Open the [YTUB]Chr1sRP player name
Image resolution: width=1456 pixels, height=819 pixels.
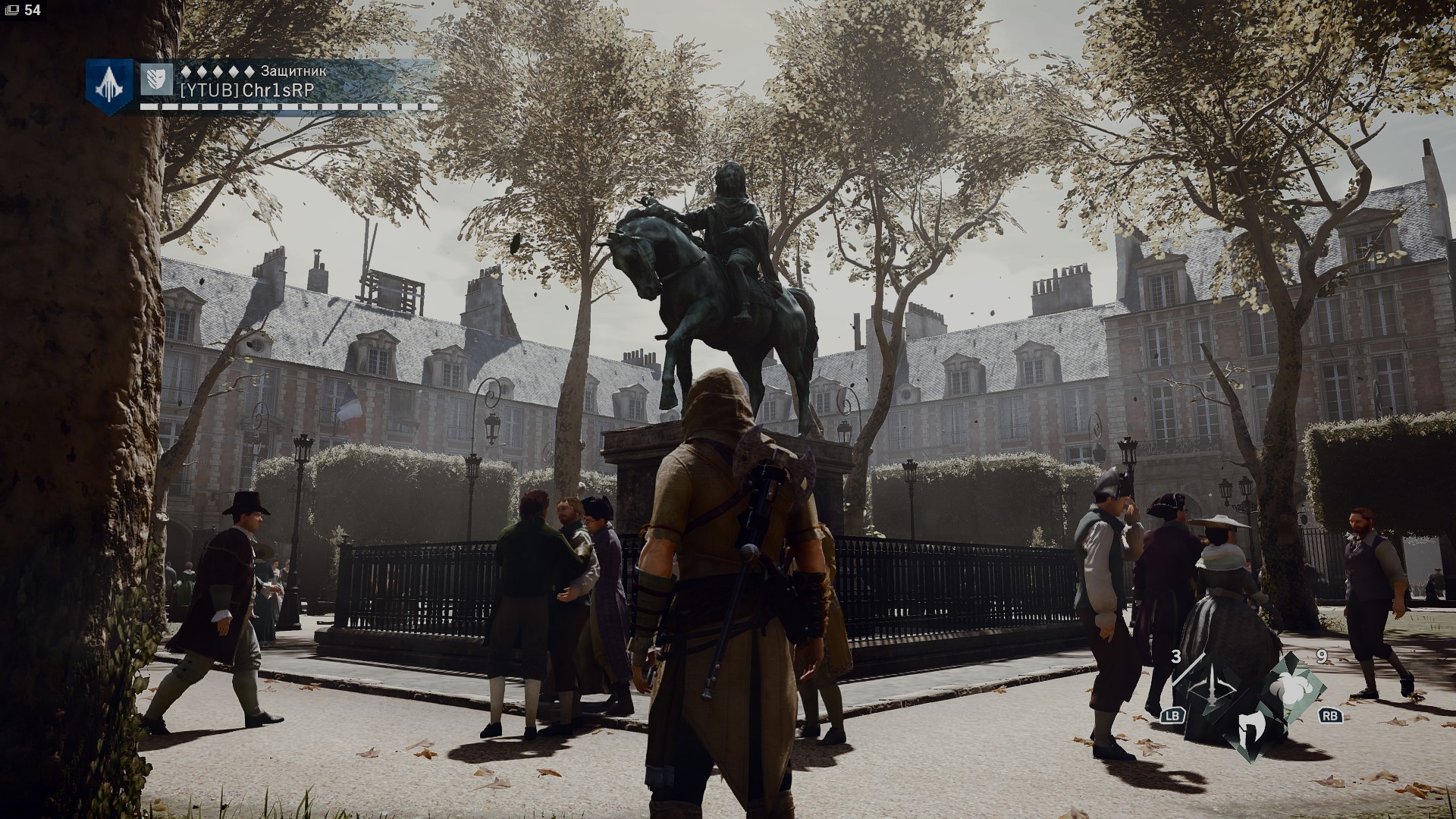click(x=246, y=89)
